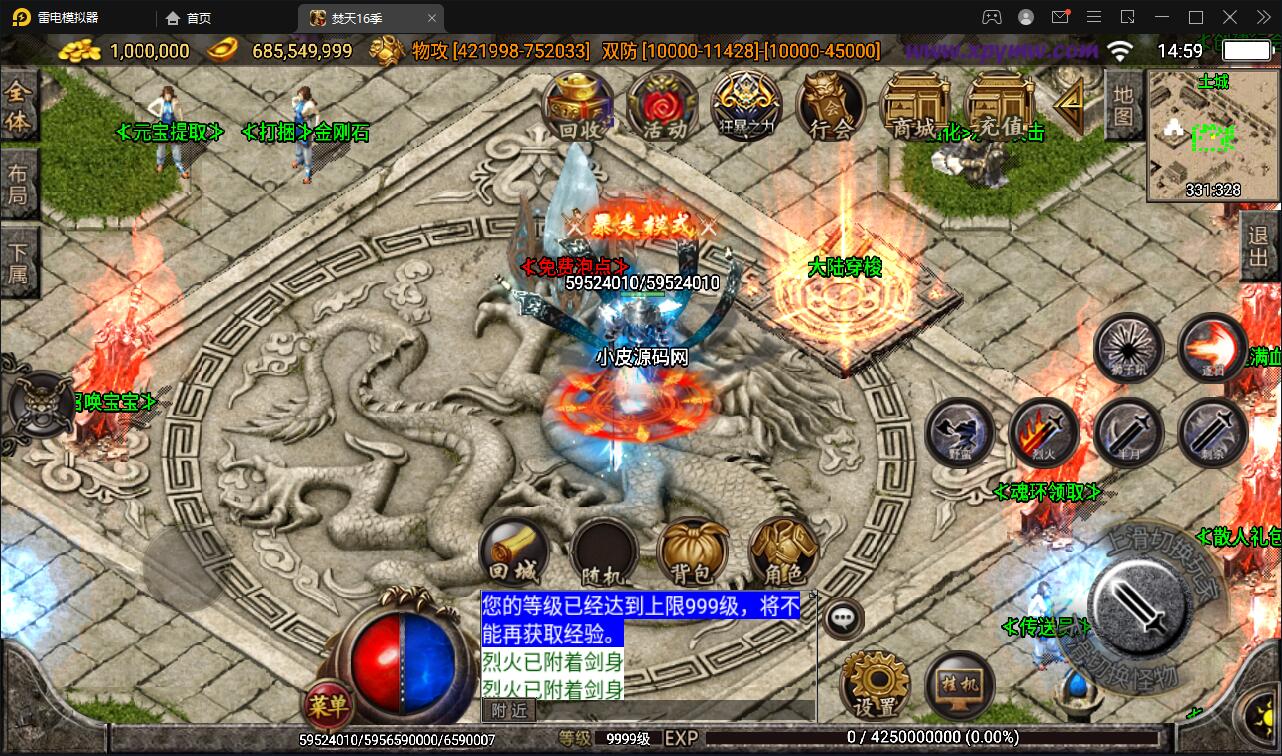The image size is (1282, 756).
Task: Open the 活动 (Events) icon
Action: tap(660, 105)
